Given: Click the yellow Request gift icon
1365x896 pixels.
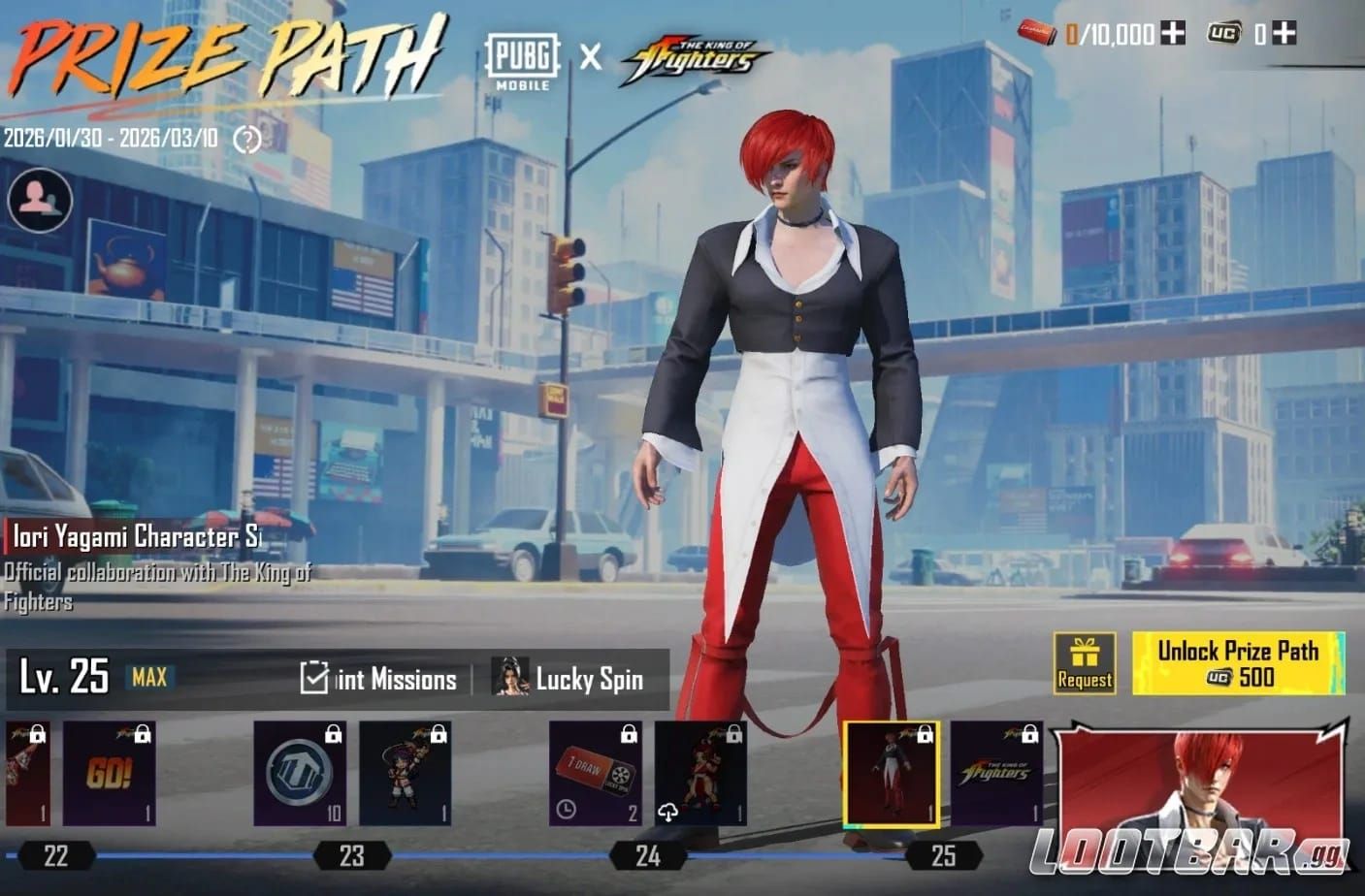Looking at the screenshot, I should [x=1084, y=662].
